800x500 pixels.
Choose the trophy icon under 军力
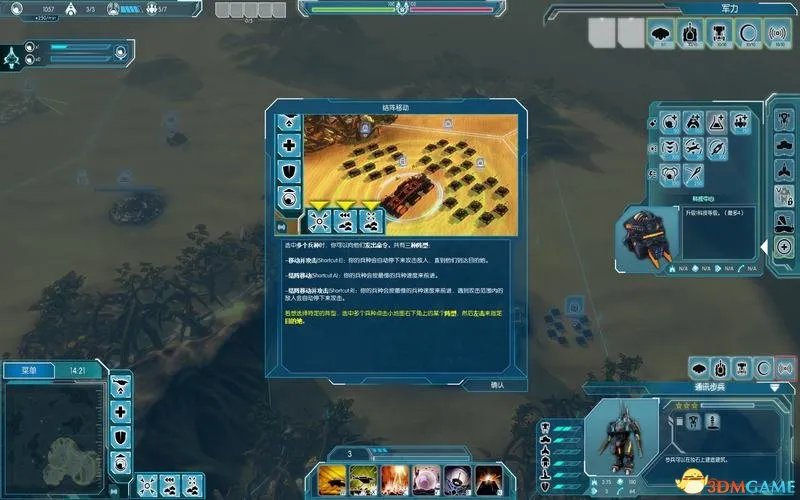coord(719,33)
